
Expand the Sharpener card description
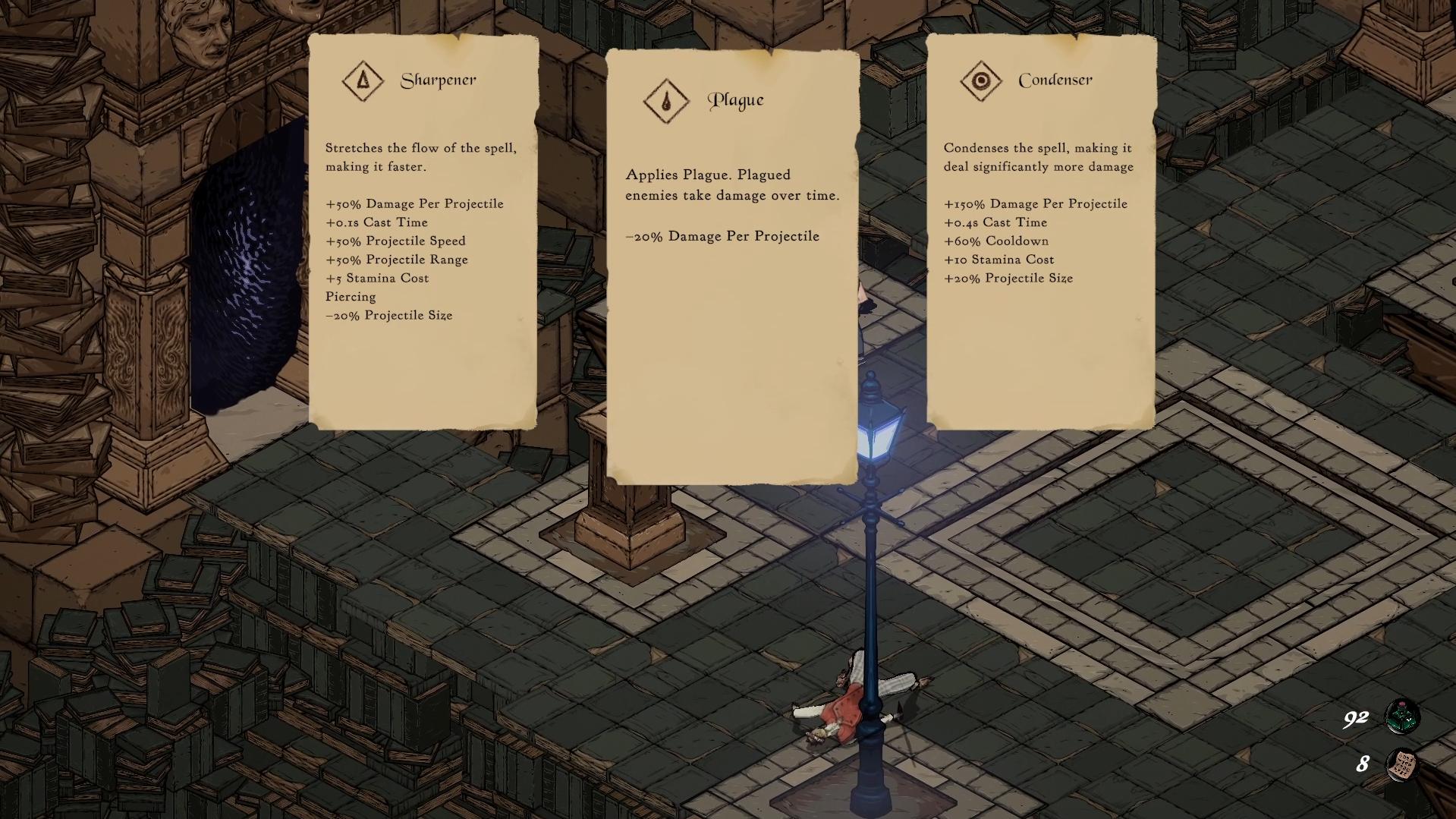(420, 156)
